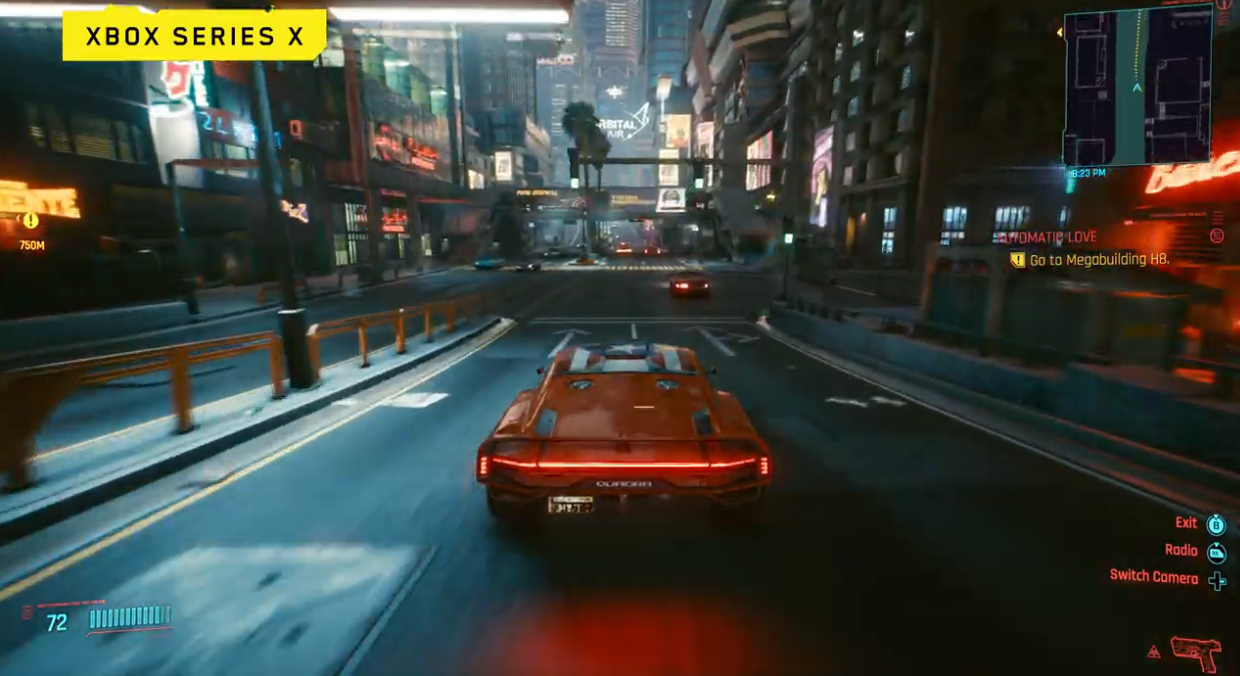Open the minimap in the corner
The image size is (1240, 676).
click(1137, 88)
